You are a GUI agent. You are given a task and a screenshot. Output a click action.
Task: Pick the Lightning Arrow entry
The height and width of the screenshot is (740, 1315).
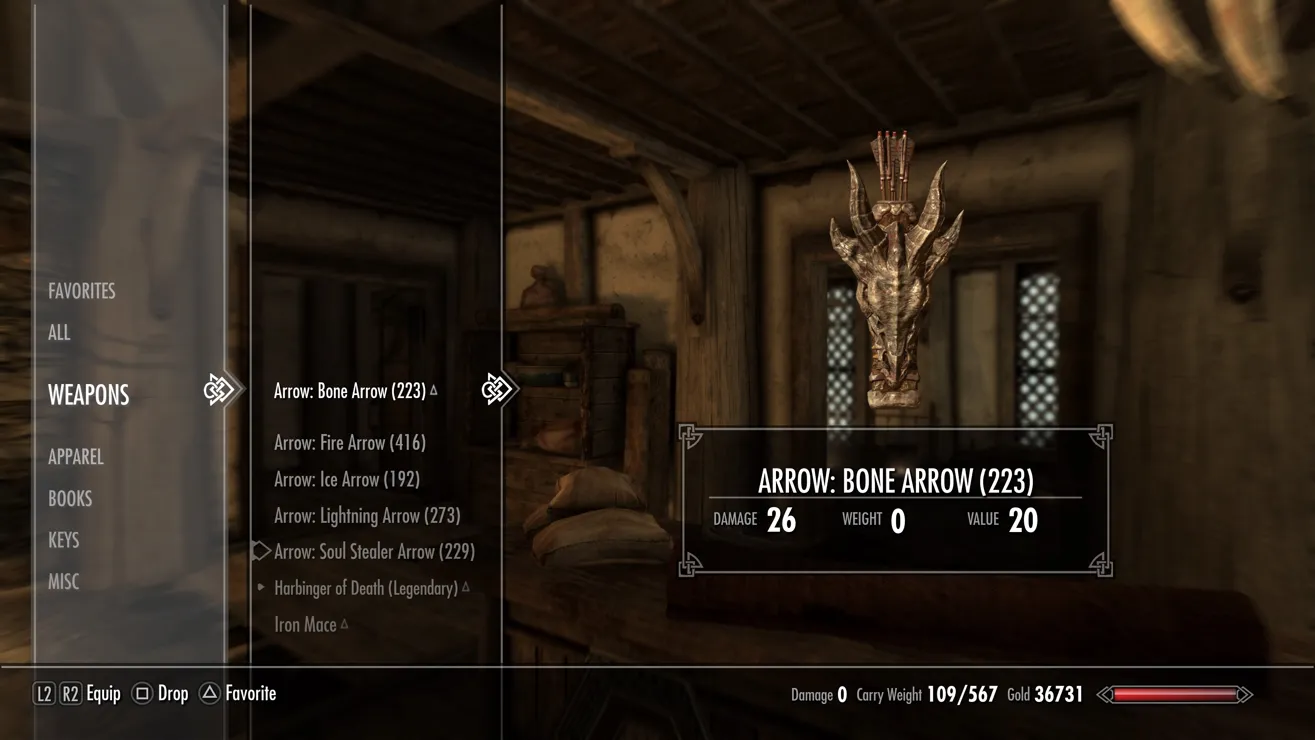(367, 516)
